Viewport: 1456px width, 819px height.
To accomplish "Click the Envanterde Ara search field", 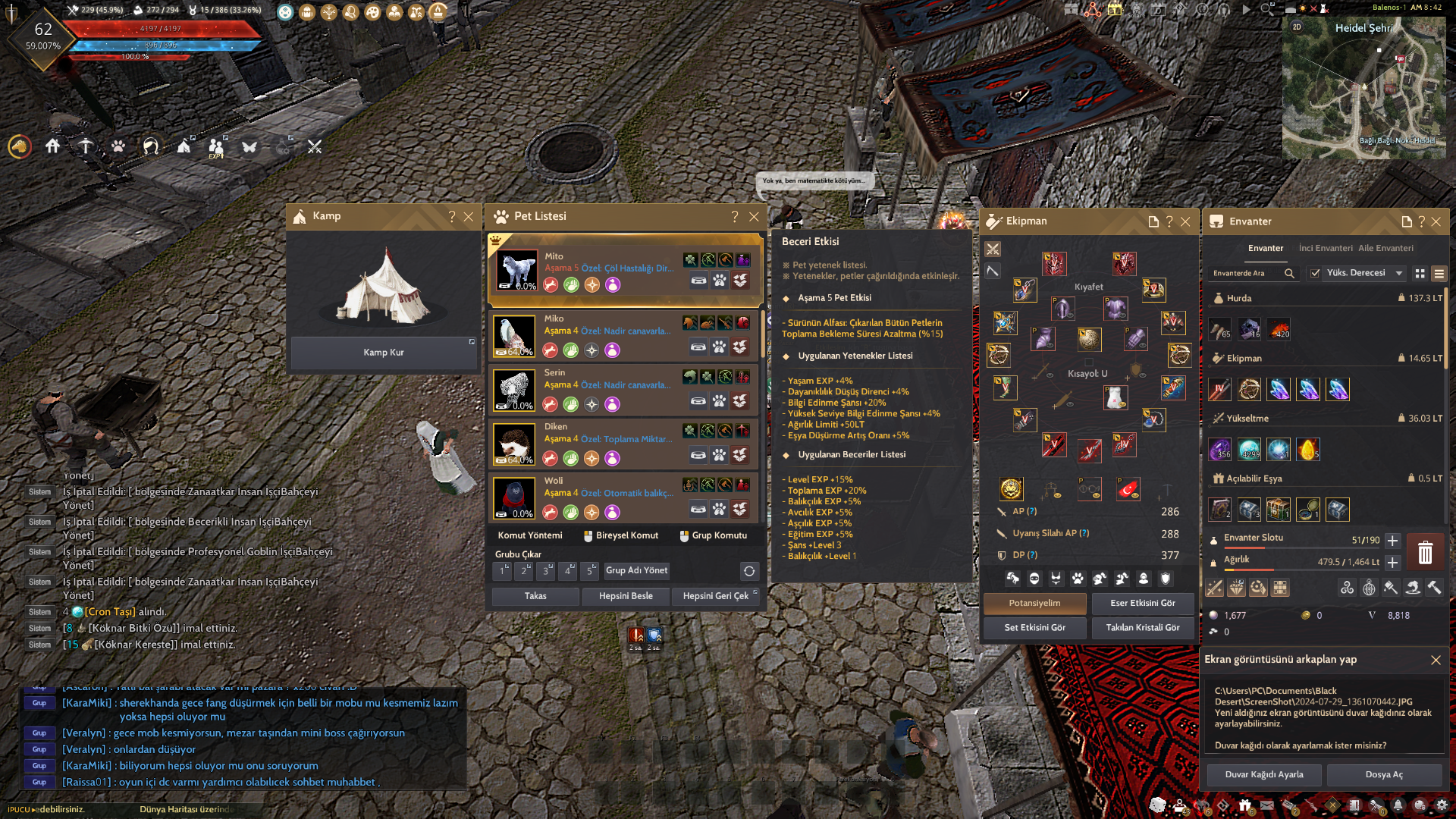I will pos(1245,273).
